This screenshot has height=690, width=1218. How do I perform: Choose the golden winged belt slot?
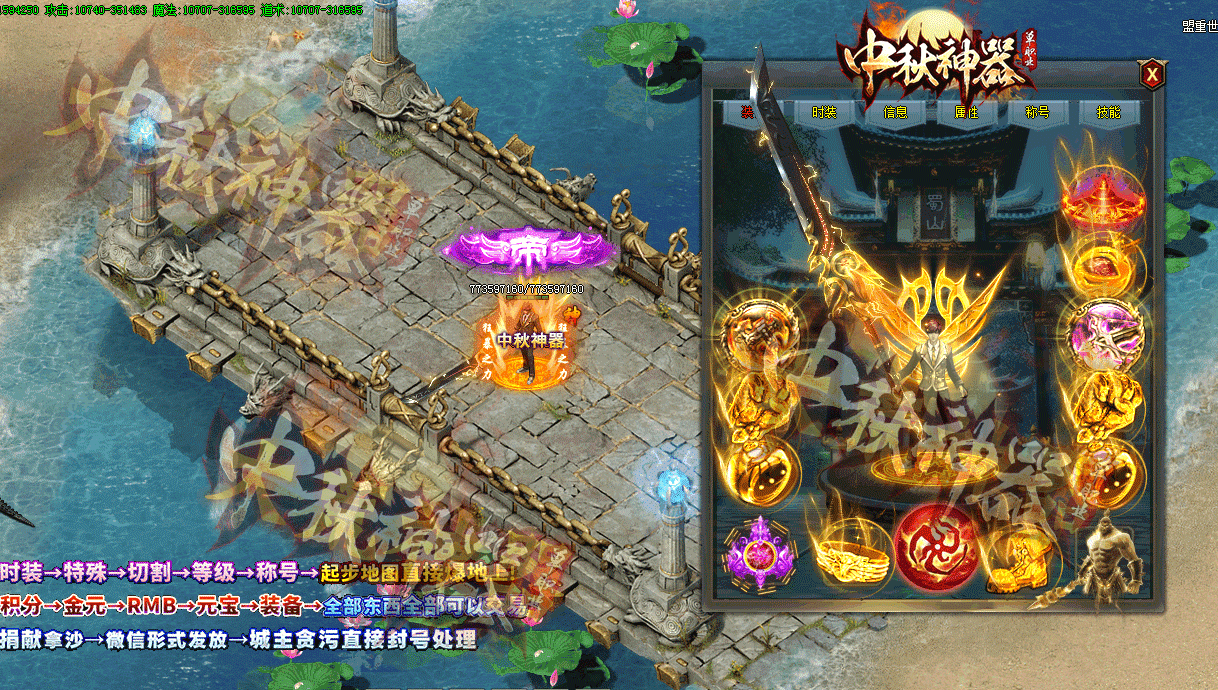pos(844,554)
